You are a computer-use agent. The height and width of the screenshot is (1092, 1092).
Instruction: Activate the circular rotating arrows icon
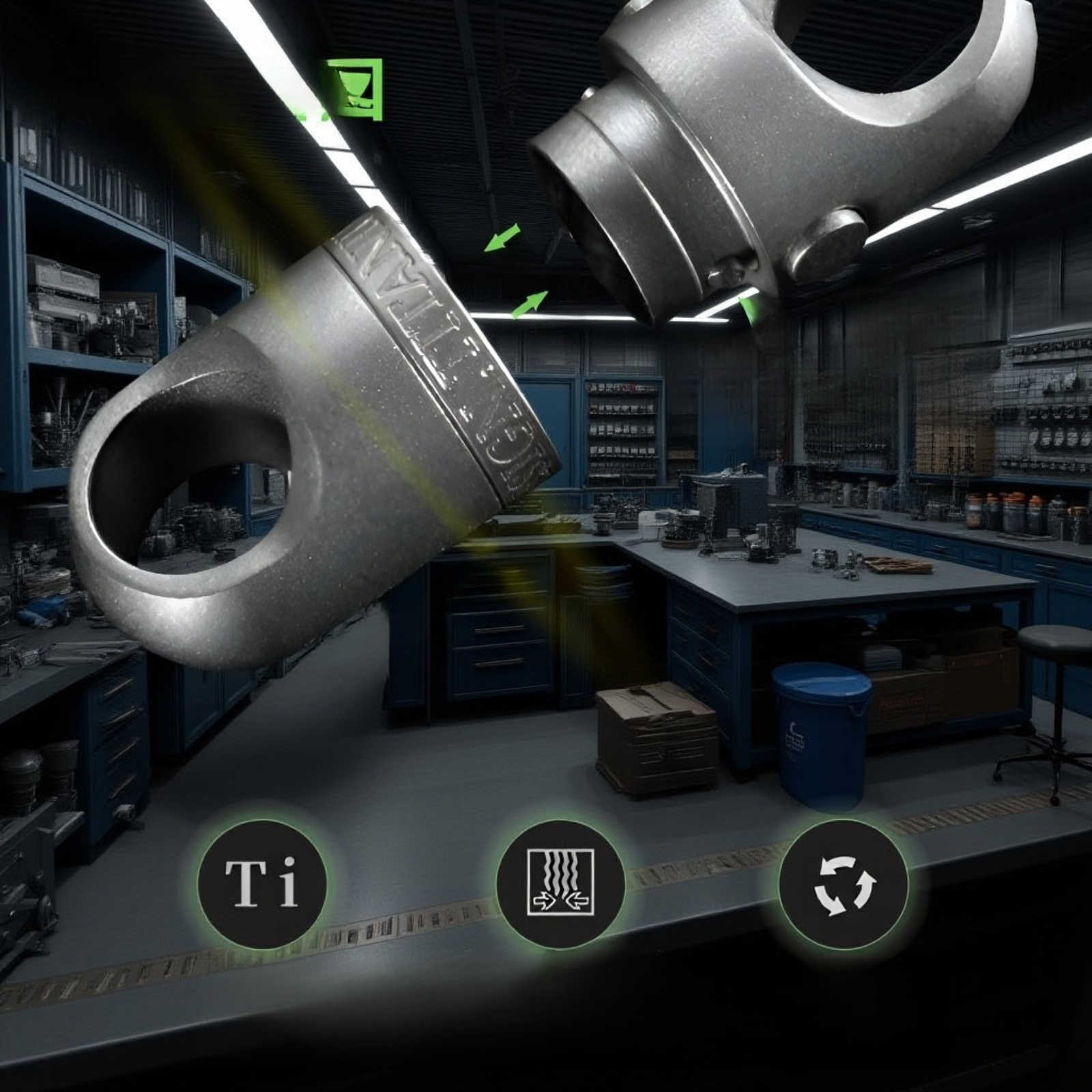pos(844,884)
